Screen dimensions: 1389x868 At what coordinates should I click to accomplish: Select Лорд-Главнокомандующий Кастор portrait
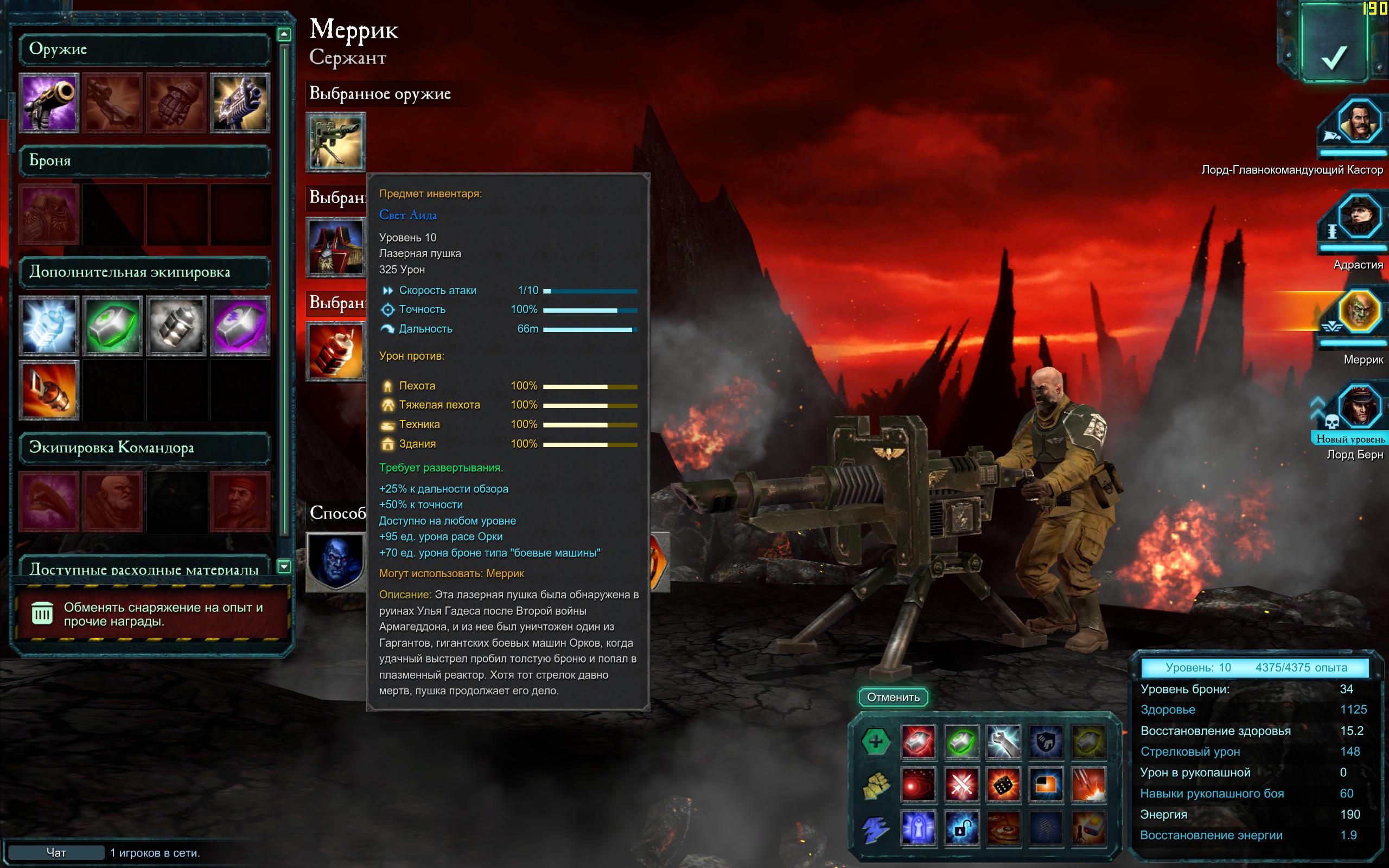click(1359, 122)
